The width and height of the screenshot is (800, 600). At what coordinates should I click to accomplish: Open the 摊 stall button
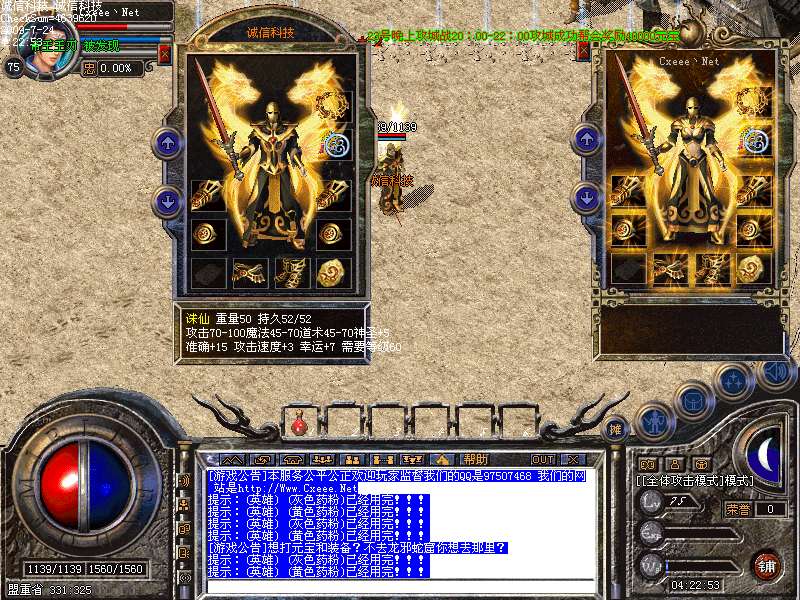tap(617, 429)
